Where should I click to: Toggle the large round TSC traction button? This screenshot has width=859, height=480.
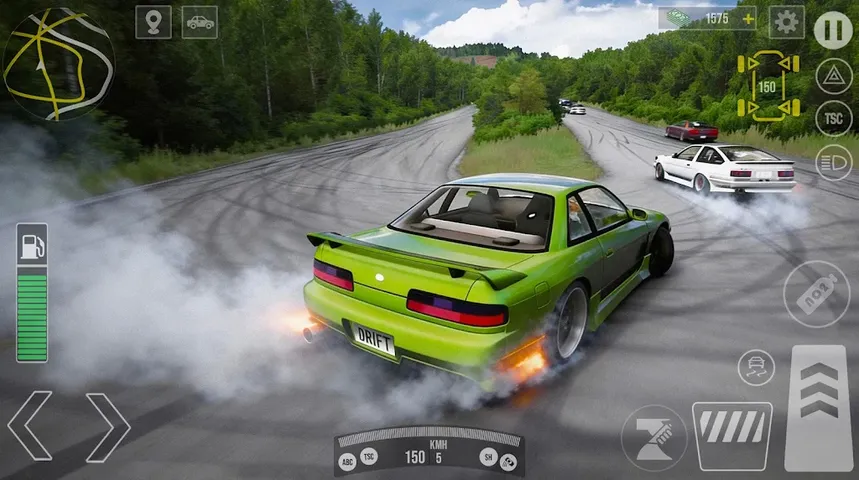tap(834, 118)
